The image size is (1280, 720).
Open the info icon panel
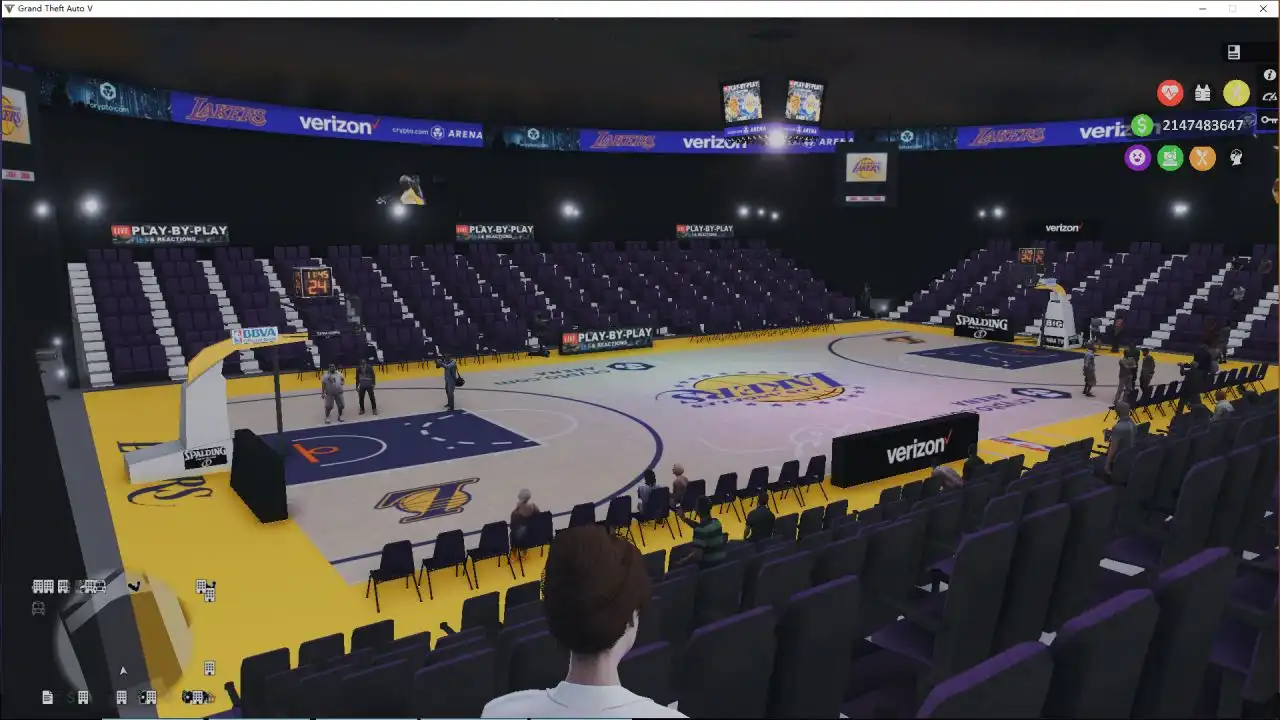[1269, 74]
